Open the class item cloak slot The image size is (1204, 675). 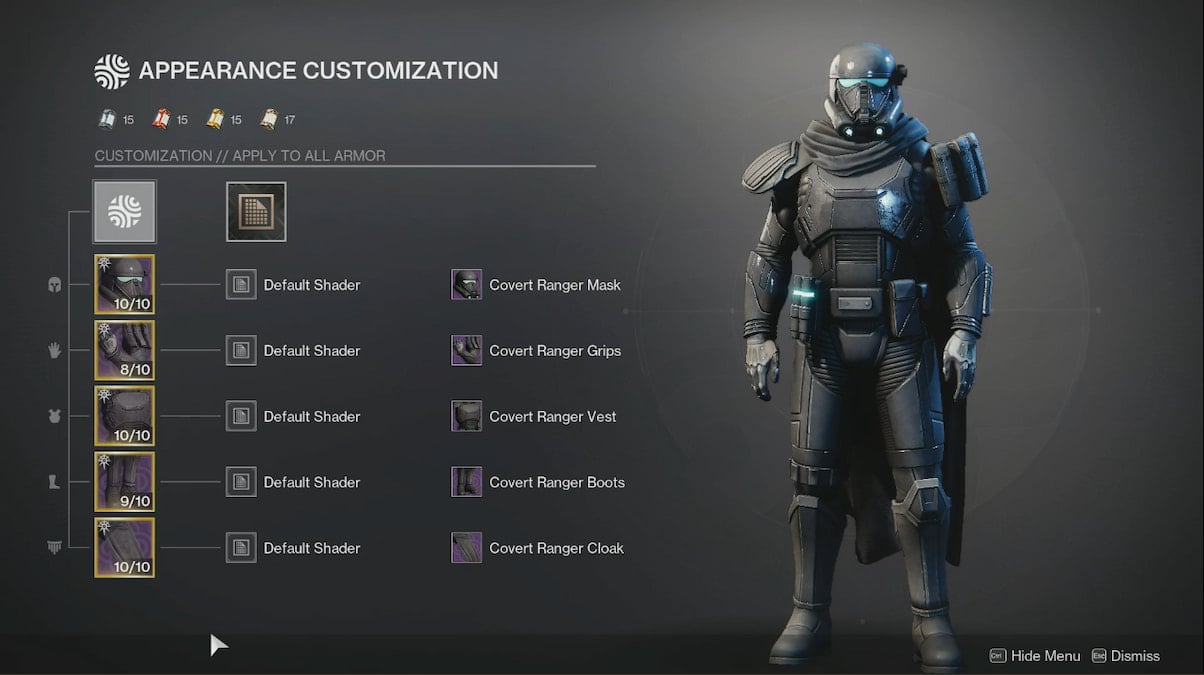(125, 548)
